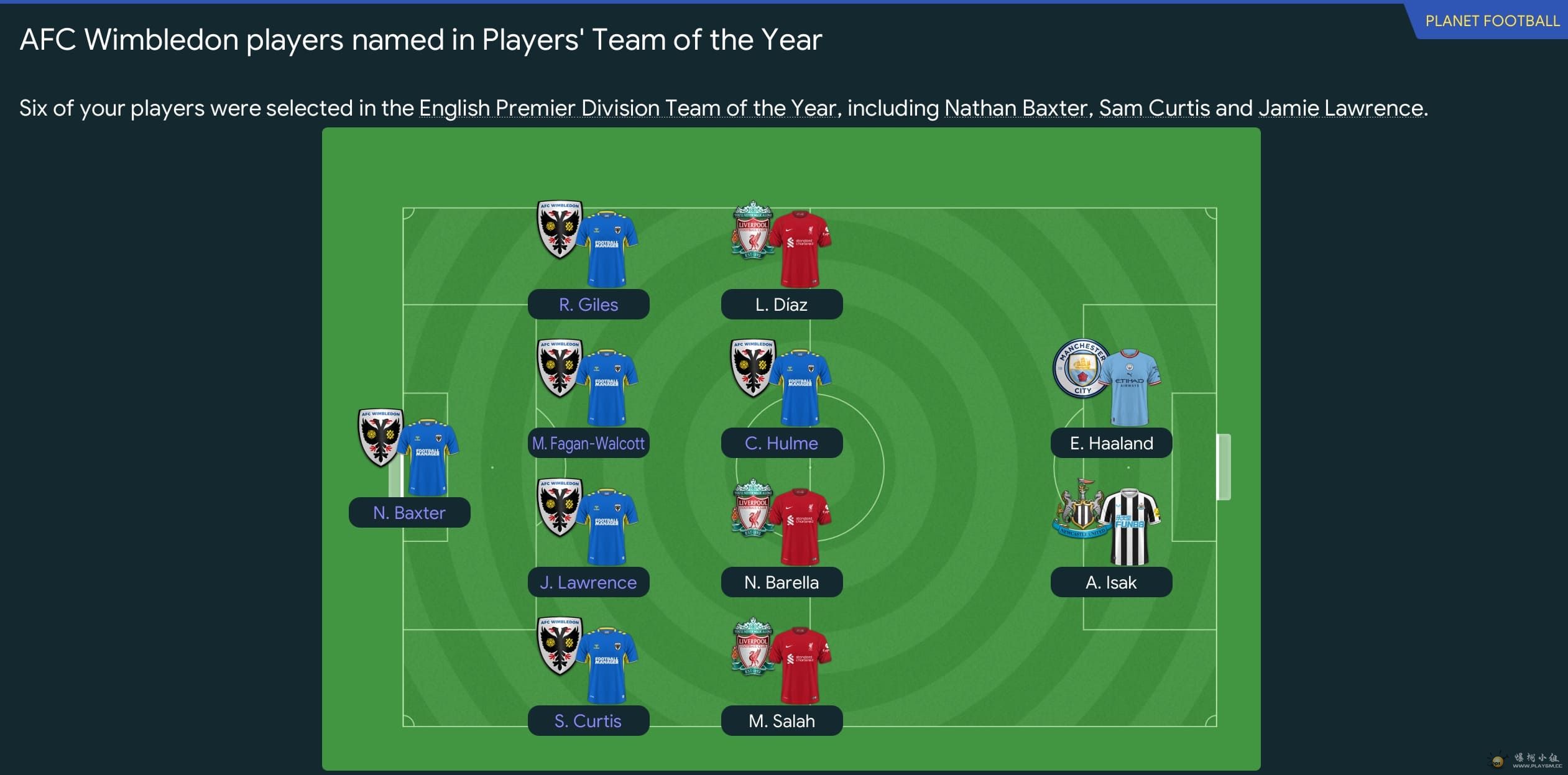Image resolution: width=1568 pixels, height=775 pixels.
Task: Follow the Sam Curtis text link
Action: click(x=1154, y=108)
